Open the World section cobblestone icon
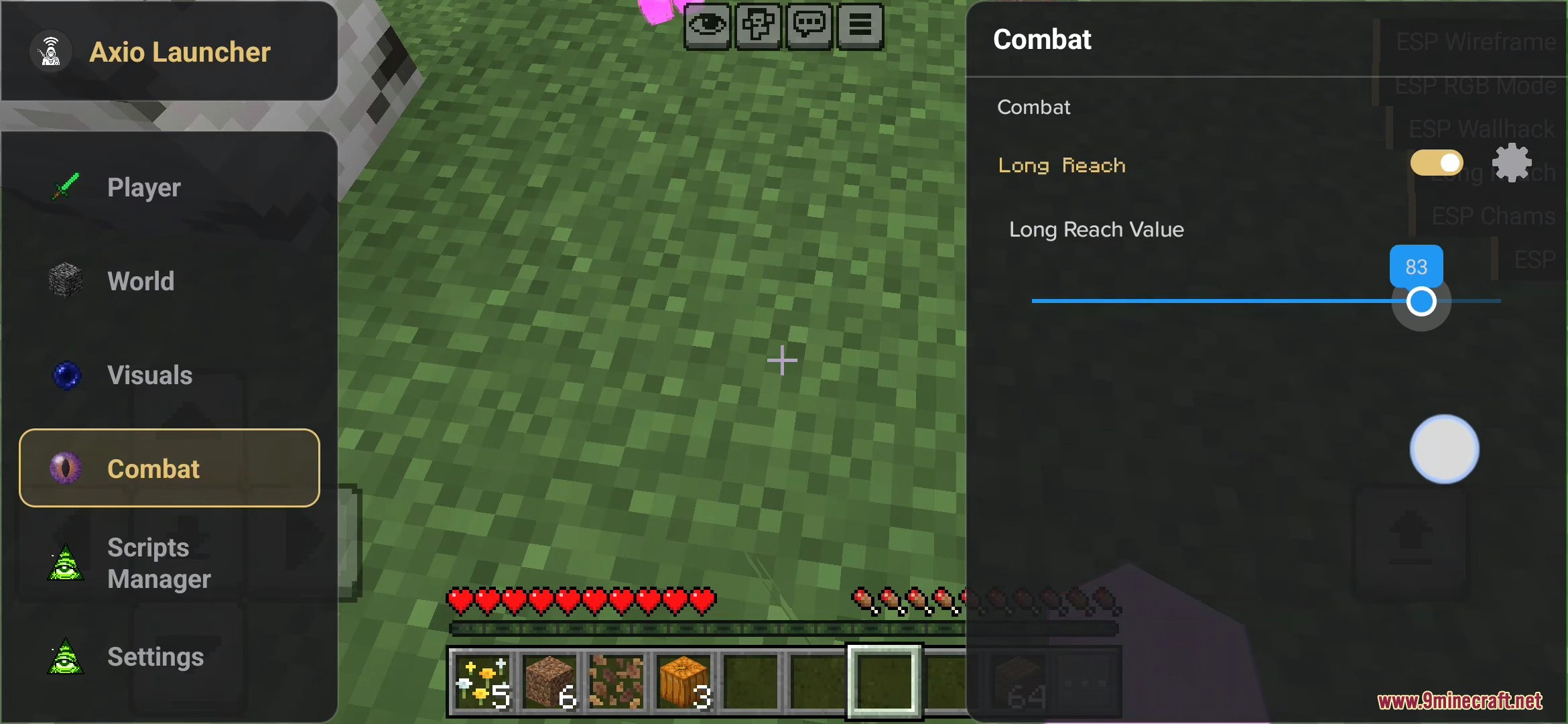The height and width of the screenshot is (724, 1568). [x=65, y=281]
